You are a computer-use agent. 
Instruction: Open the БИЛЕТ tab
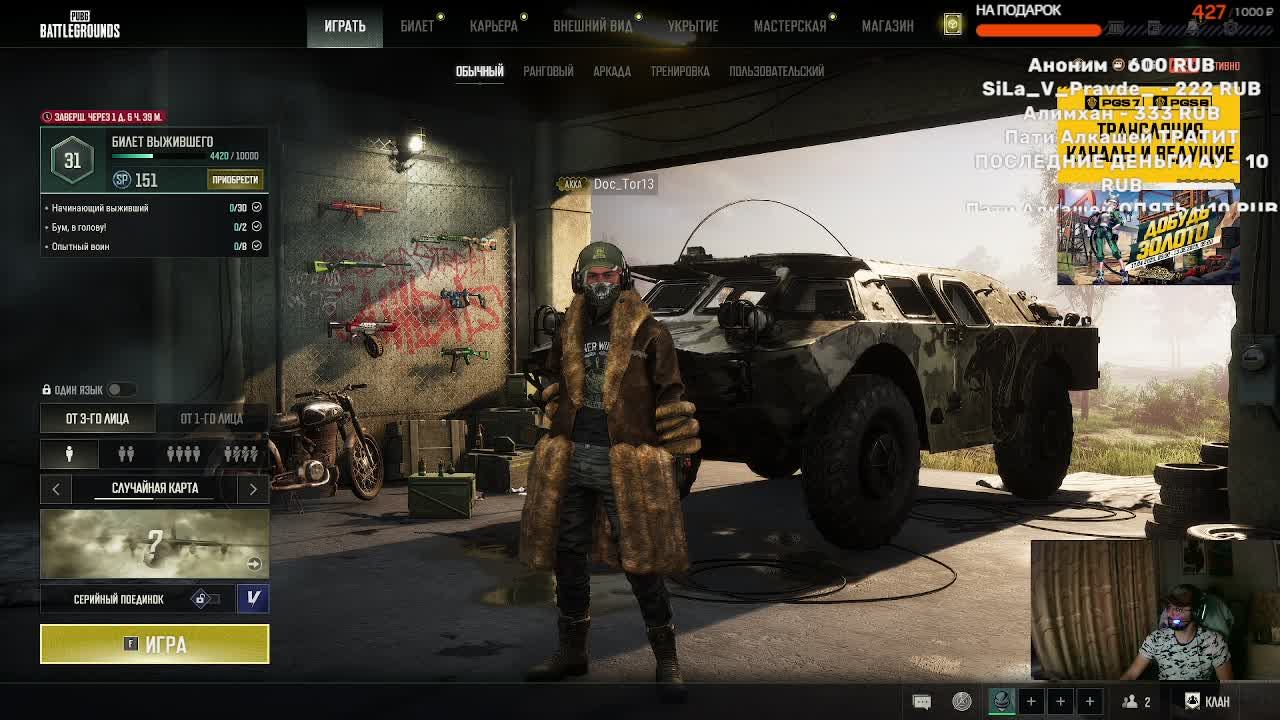(x=417, y=26)
